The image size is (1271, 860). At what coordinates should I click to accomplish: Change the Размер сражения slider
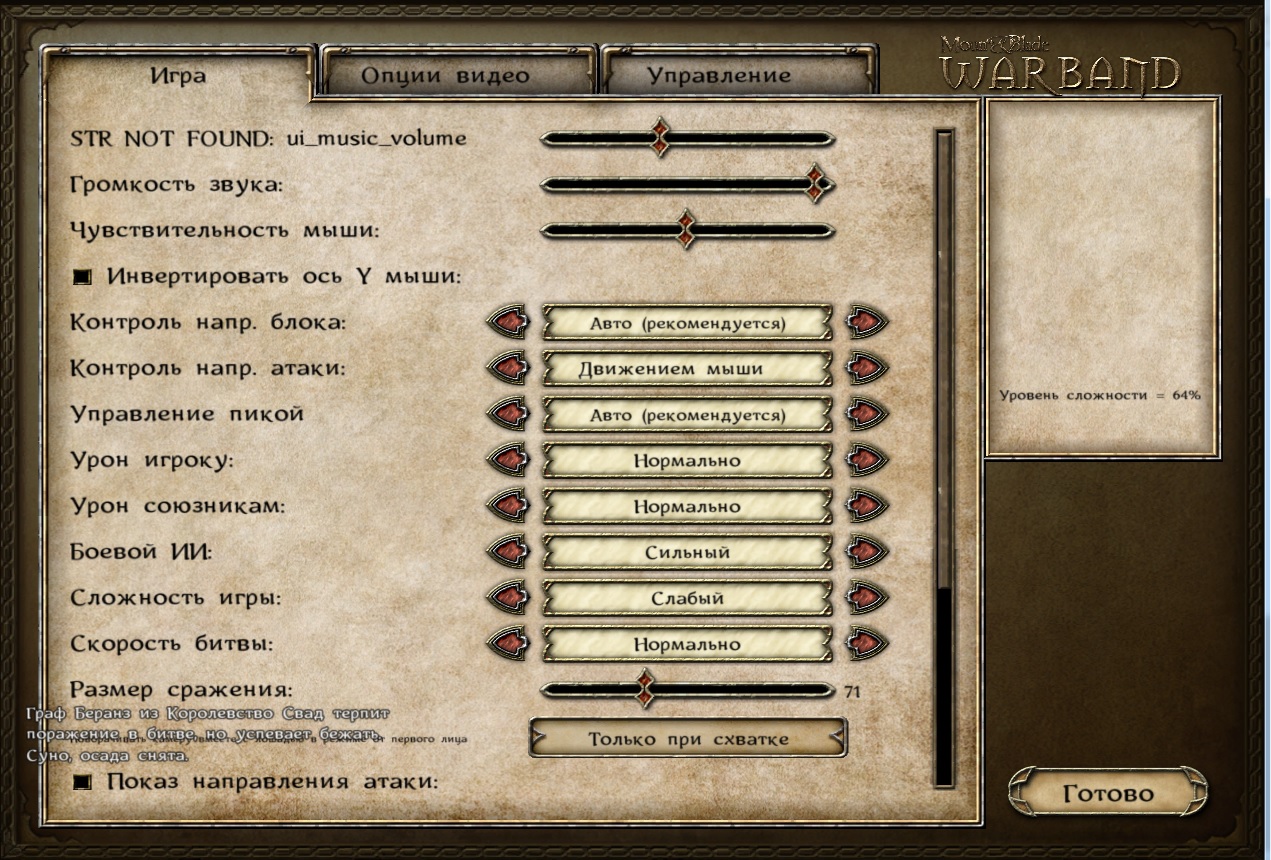click(646, 690)
